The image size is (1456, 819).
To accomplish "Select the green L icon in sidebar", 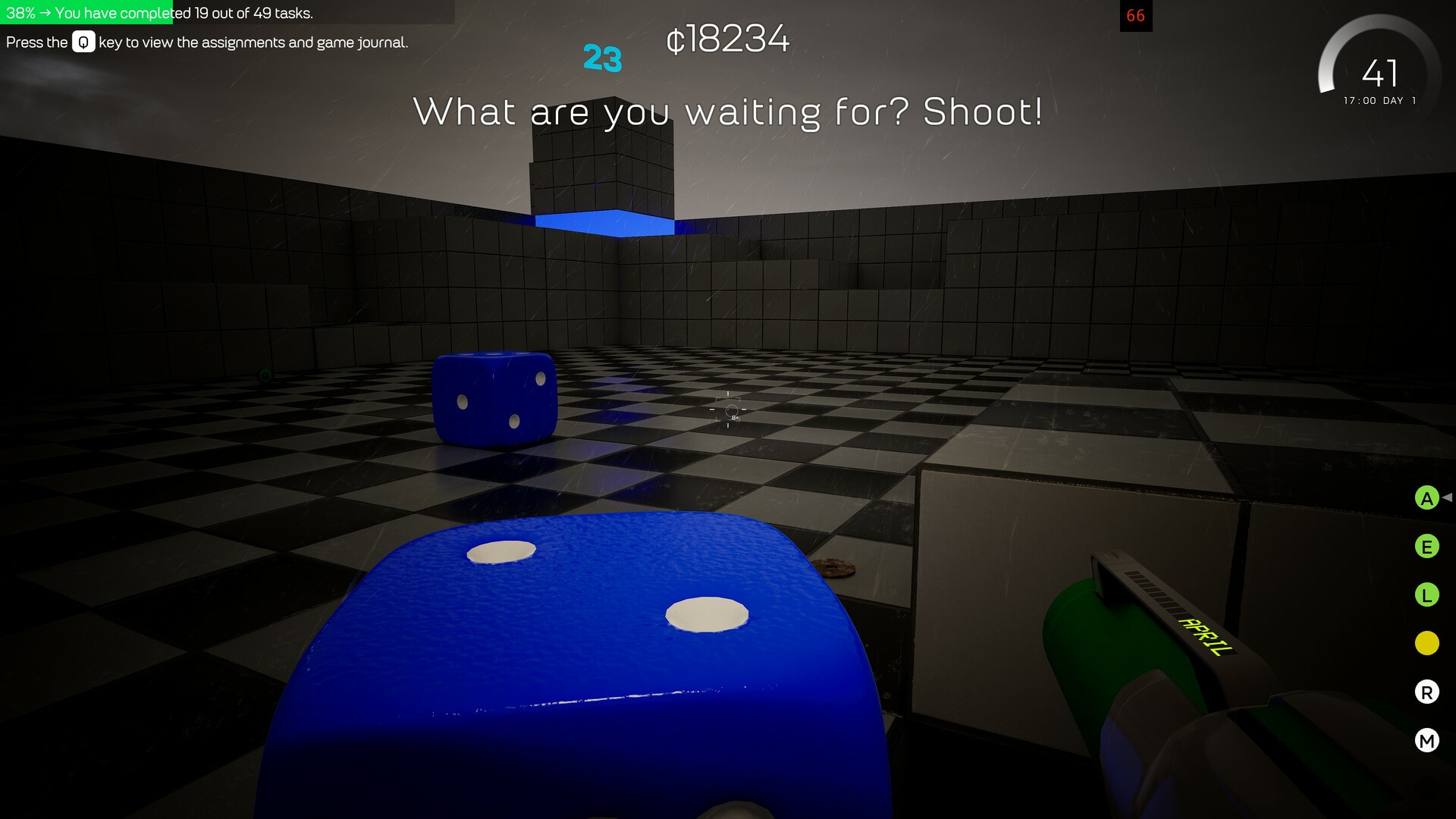I will pyautogui.click(x=1427, y=595).
